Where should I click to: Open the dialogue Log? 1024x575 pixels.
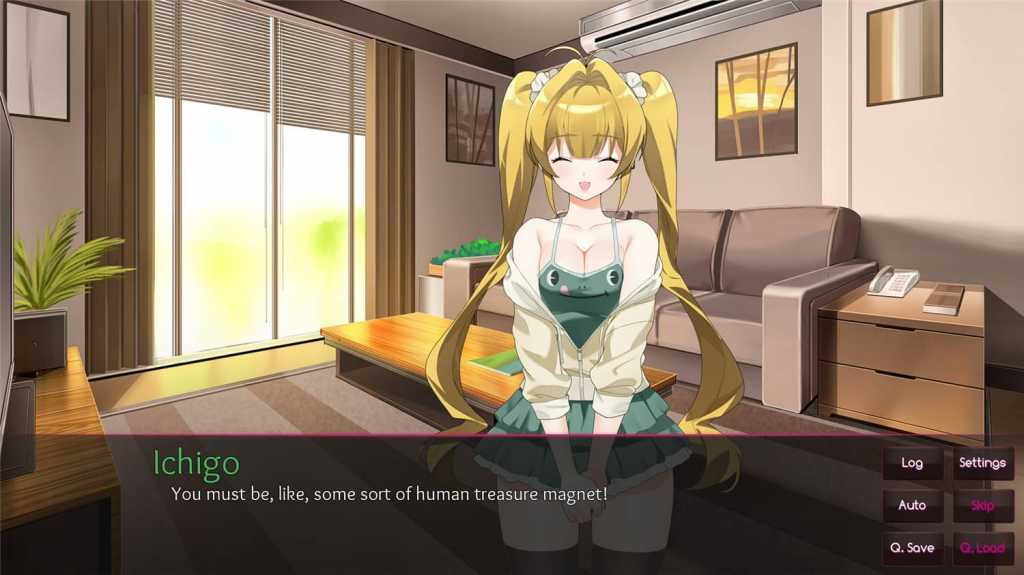[912, 463]
